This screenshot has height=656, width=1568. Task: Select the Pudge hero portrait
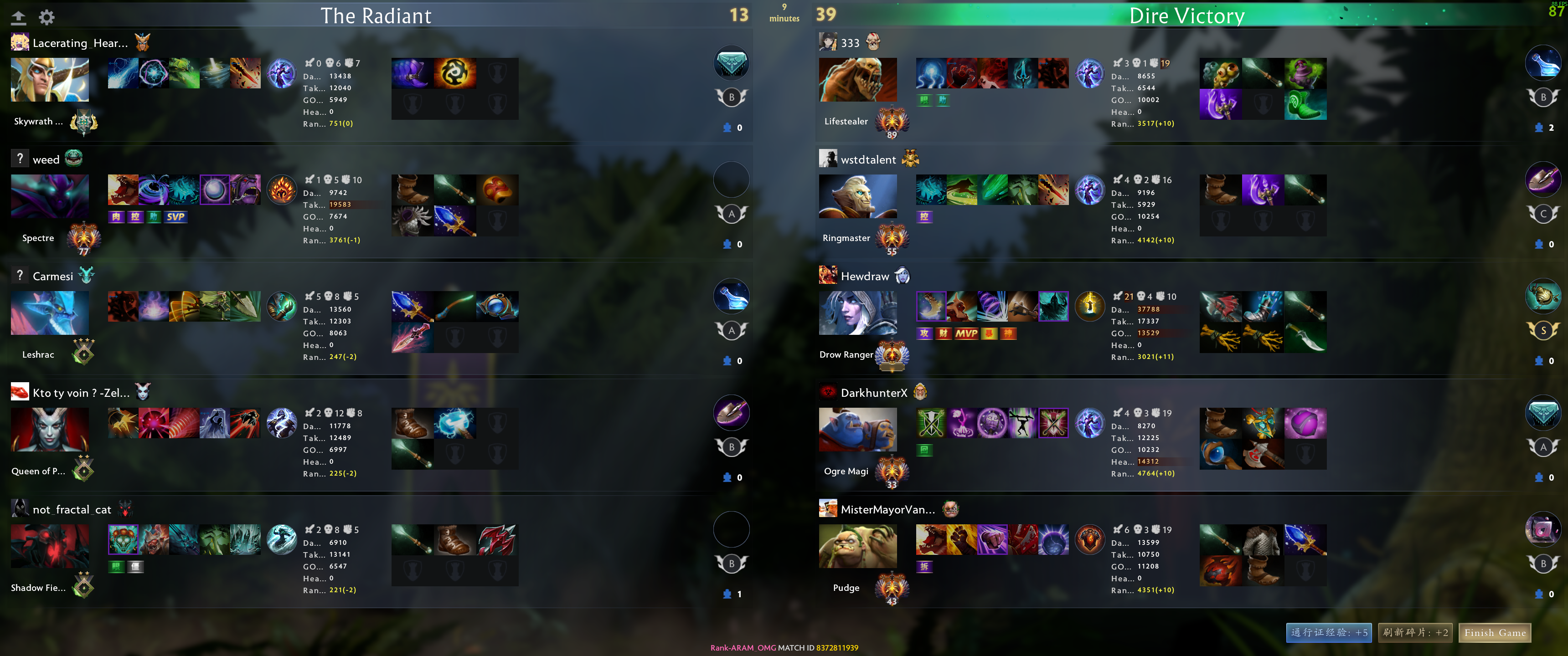tap(858, 546)
